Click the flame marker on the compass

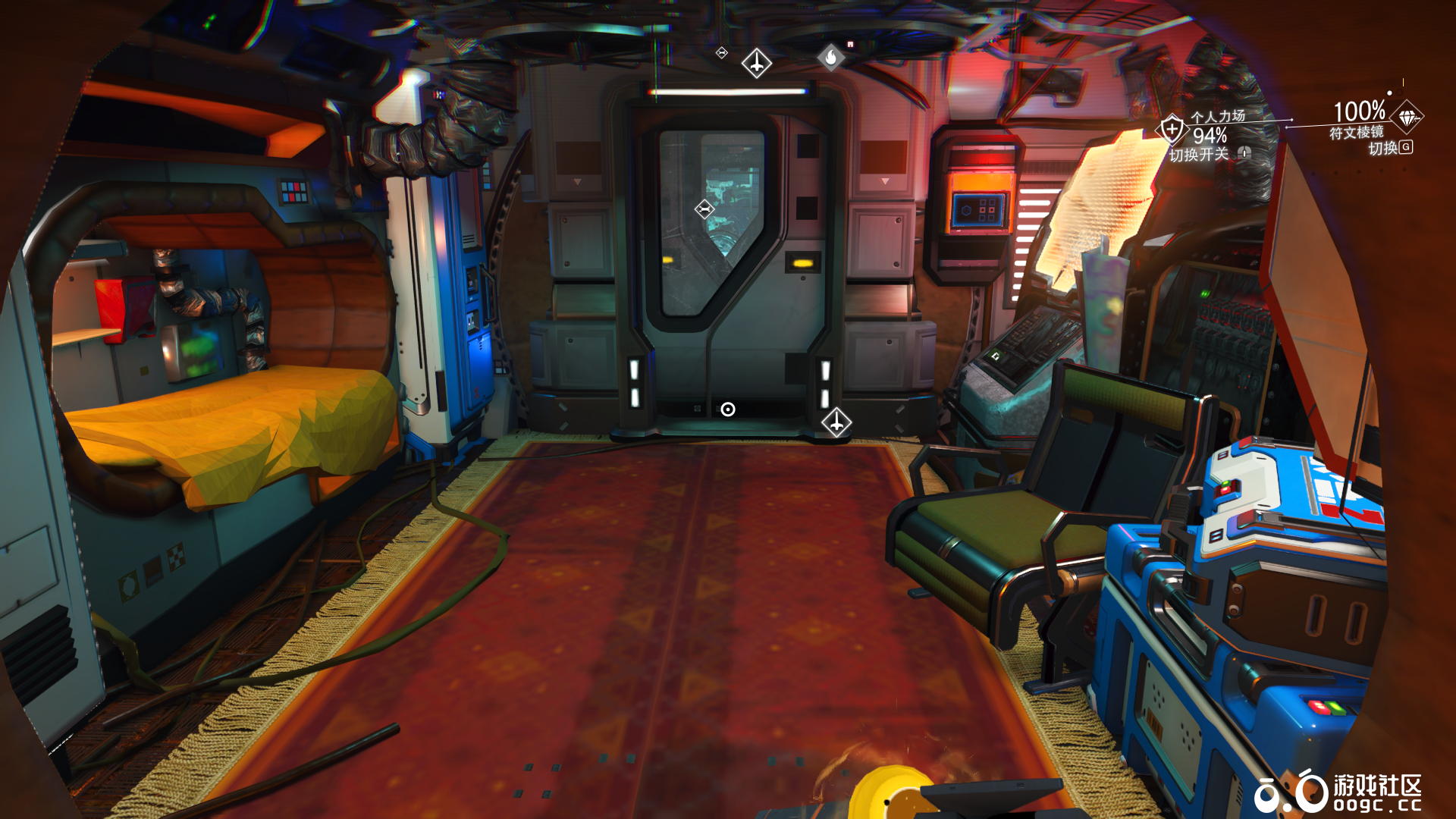click(831, 57)
